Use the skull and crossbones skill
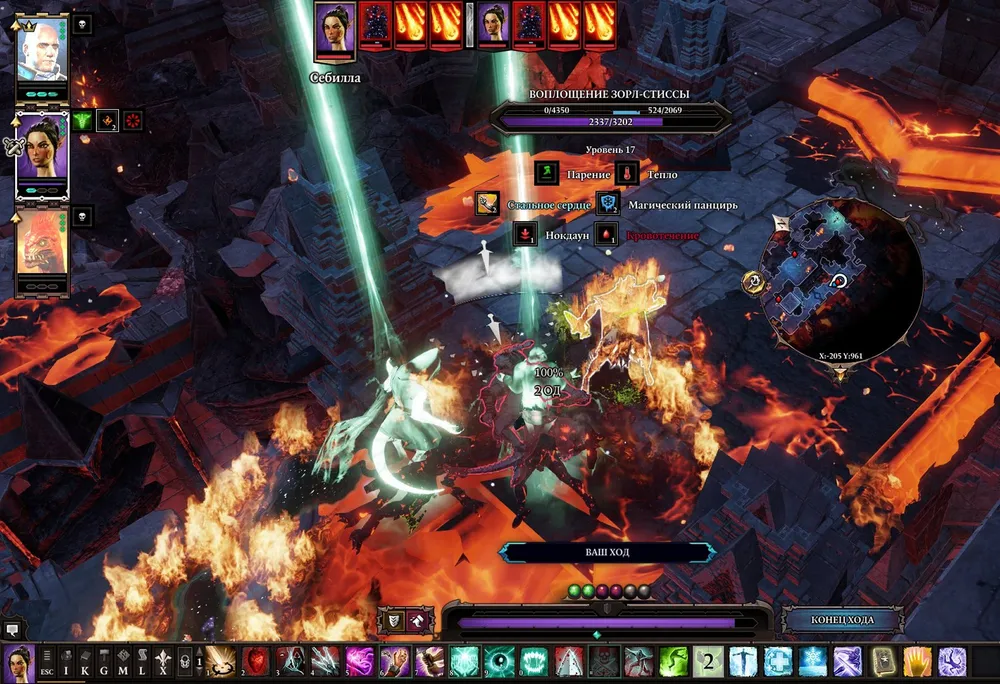This screenshot has width=1000, height=684. (604, 661)
